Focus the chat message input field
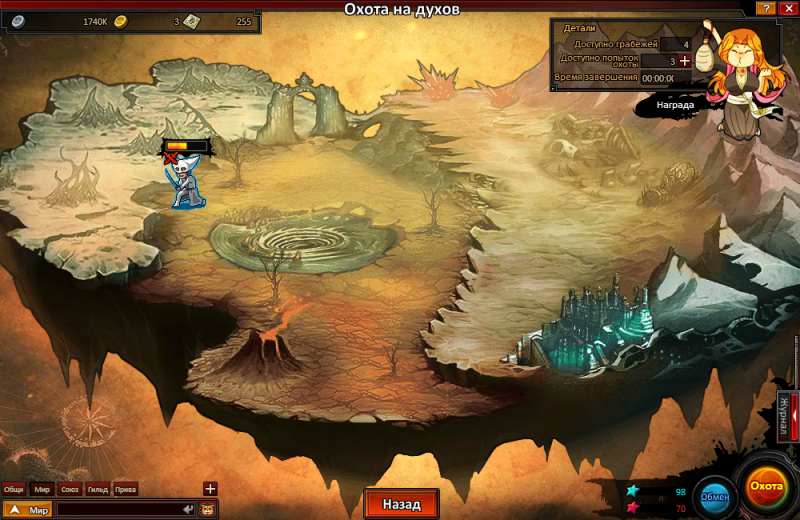Image resolution: width=800 pixels, height=520 pixels. click(x=125, y=510)
